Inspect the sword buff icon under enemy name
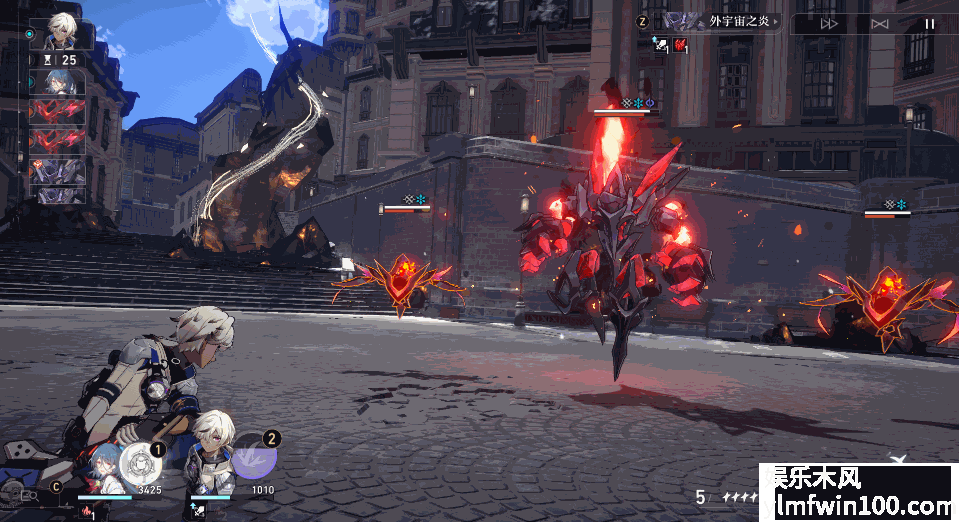 pos(661,44)
